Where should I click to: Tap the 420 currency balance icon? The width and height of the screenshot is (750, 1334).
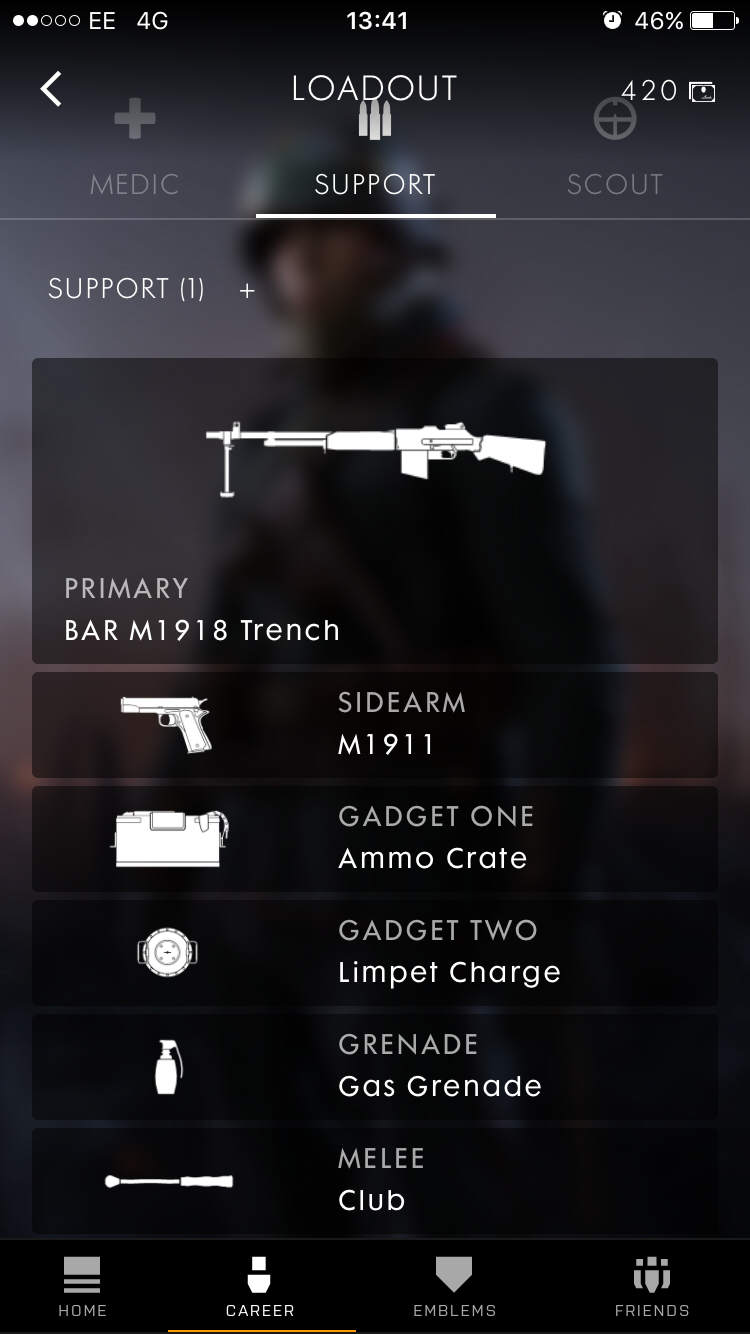pyautogui.click(x=702, y=92)
